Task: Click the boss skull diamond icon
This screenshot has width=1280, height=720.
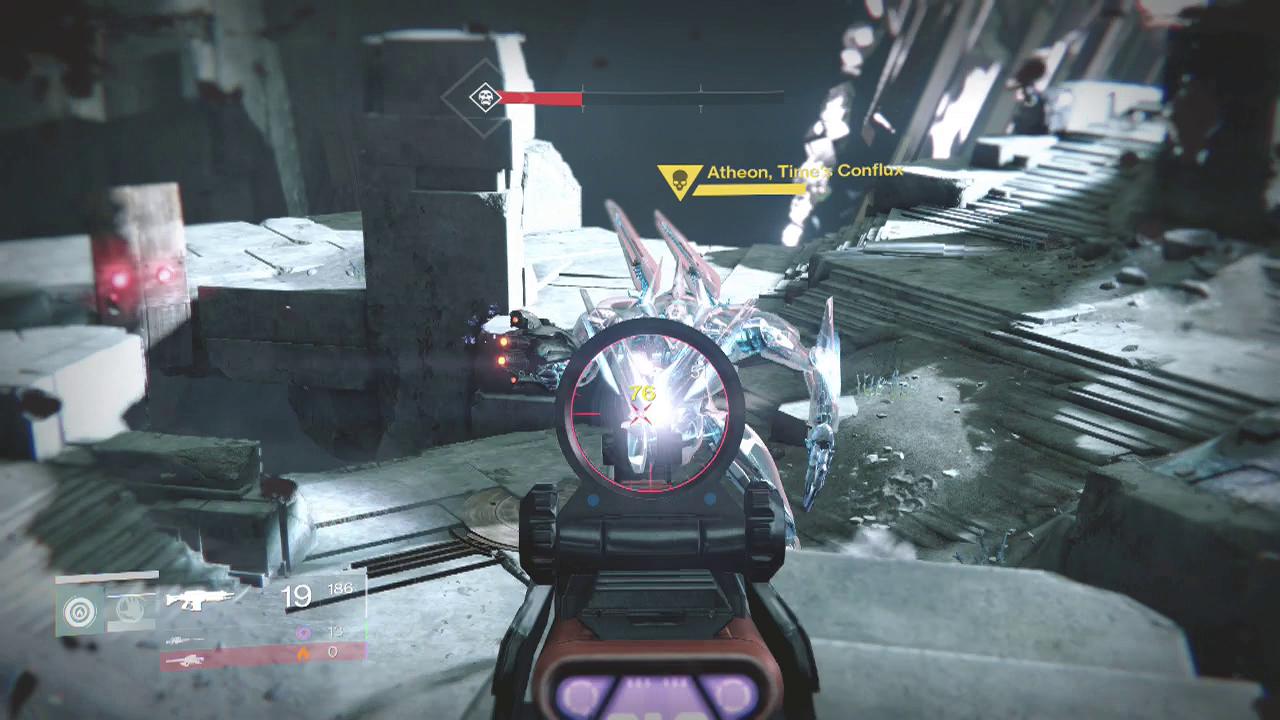Action: [x=486, y=98]
